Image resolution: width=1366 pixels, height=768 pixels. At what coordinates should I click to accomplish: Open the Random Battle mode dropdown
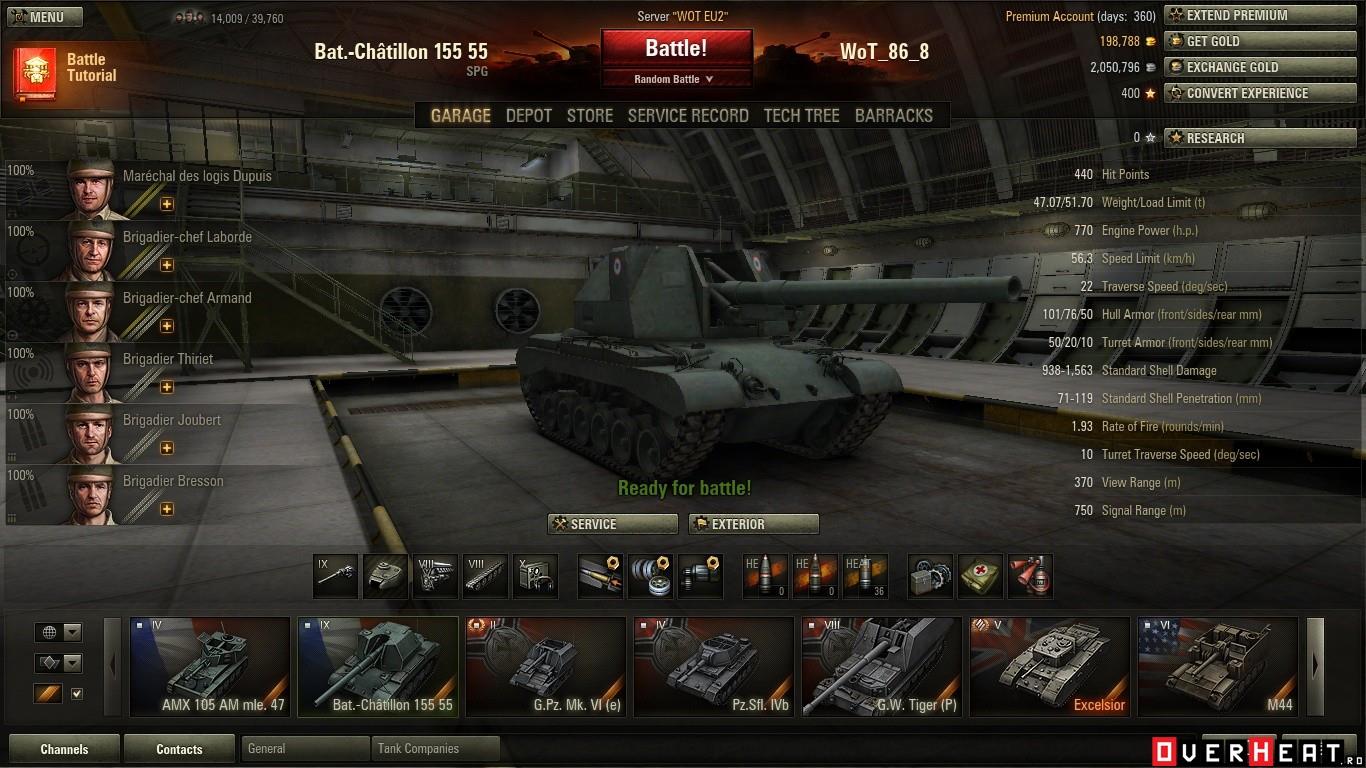point(675,79)
